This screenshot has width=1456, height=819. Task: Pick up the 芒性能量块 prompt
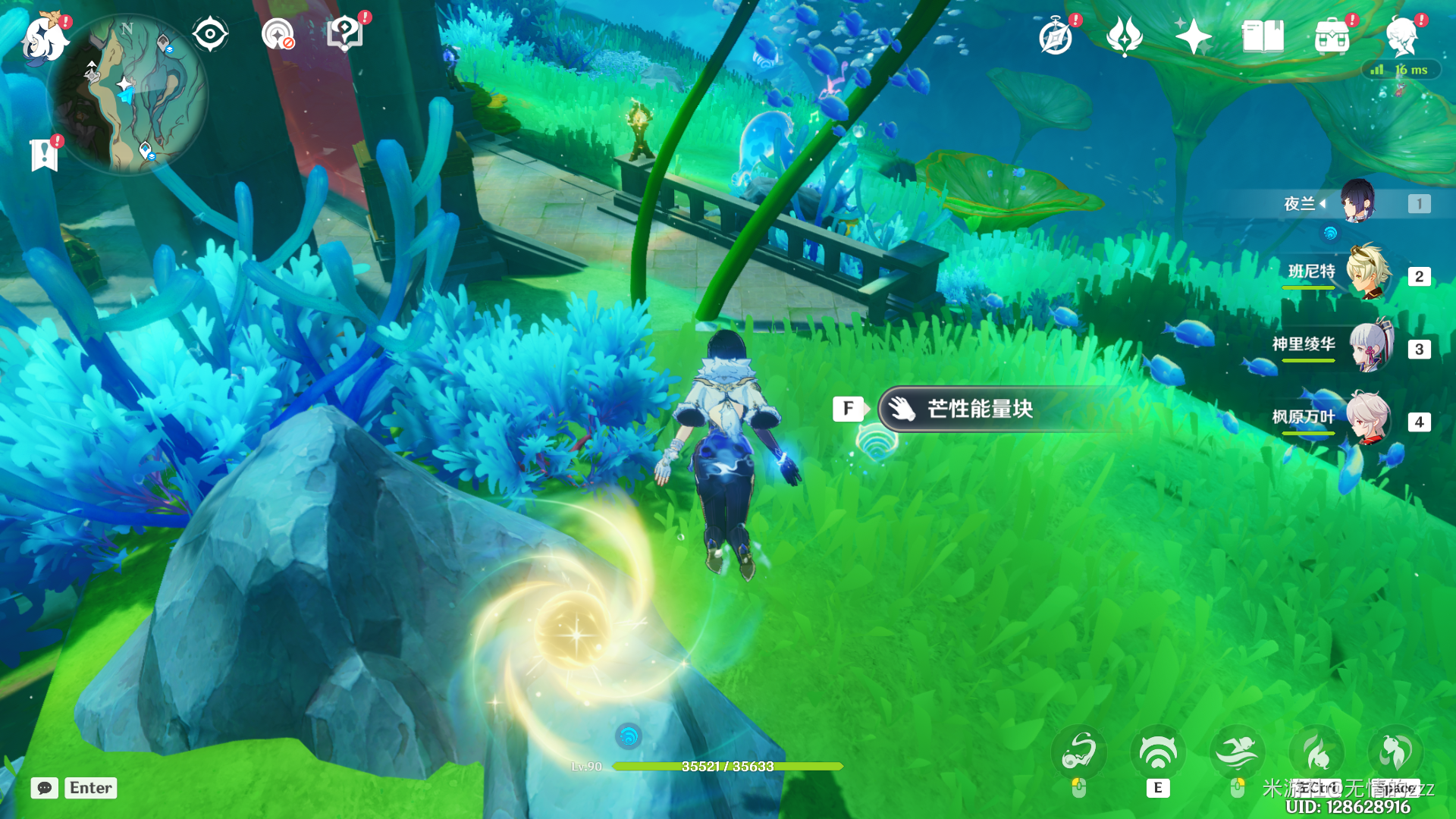click(980, 409)
